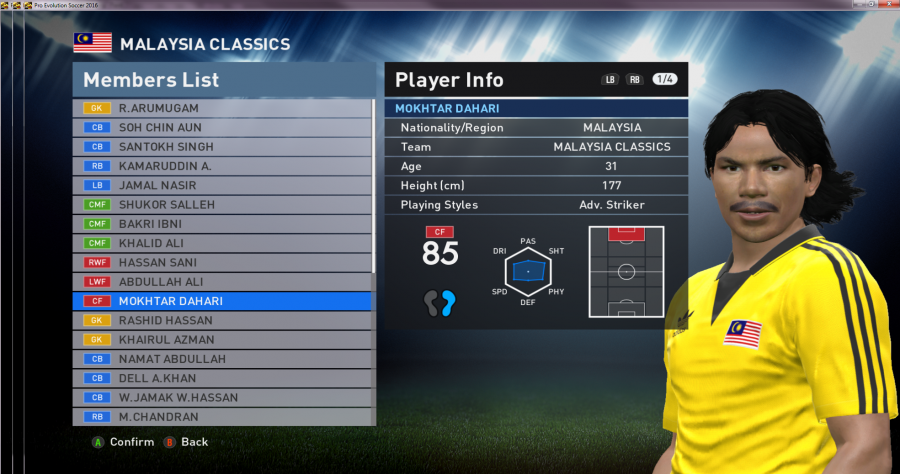
Task: Choose Shukor Salleh from the list
Action: point(222,204)
